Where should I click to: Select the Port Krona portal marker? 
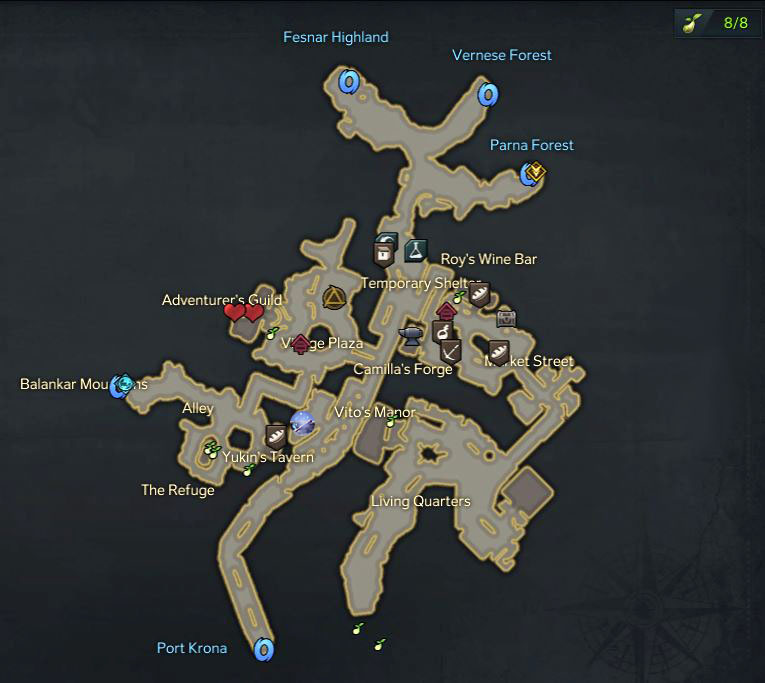tap(264, 650)
